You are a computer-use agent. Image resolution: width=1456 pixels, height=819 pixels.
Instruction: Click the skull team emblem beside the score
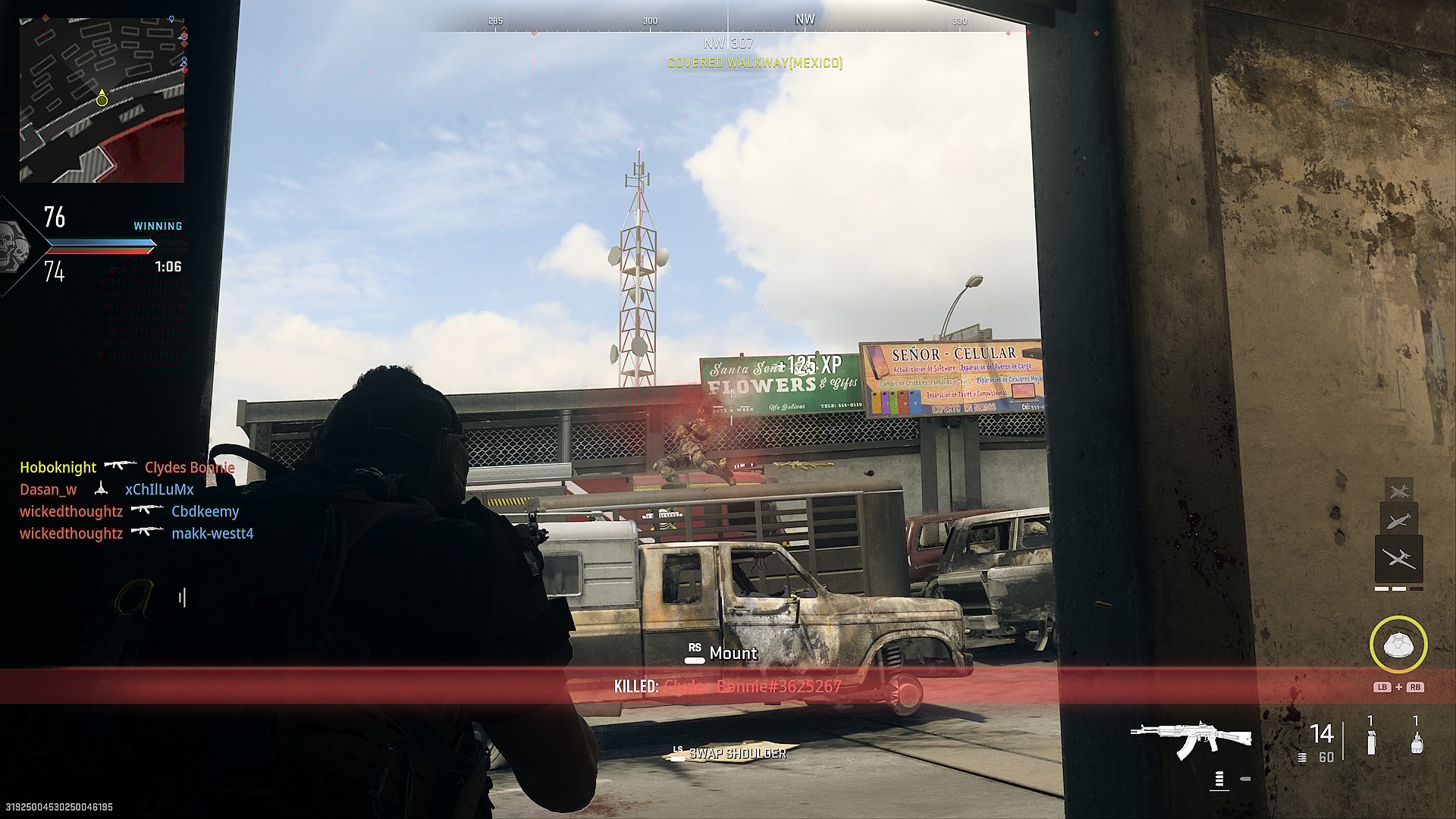pyautogui.click(x=12, y=244)
